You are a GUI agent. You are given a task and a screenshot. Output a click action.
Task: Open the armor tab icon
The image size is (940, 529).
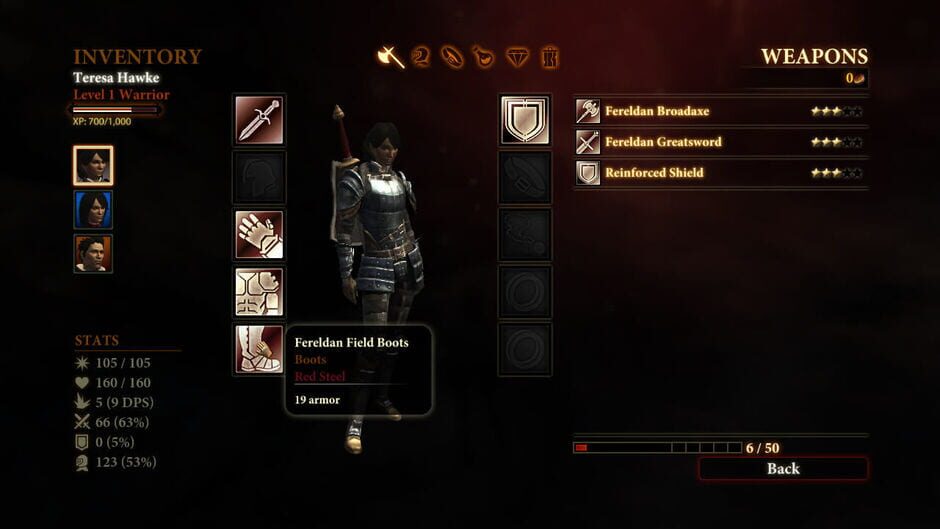click(x=421, y=57)
